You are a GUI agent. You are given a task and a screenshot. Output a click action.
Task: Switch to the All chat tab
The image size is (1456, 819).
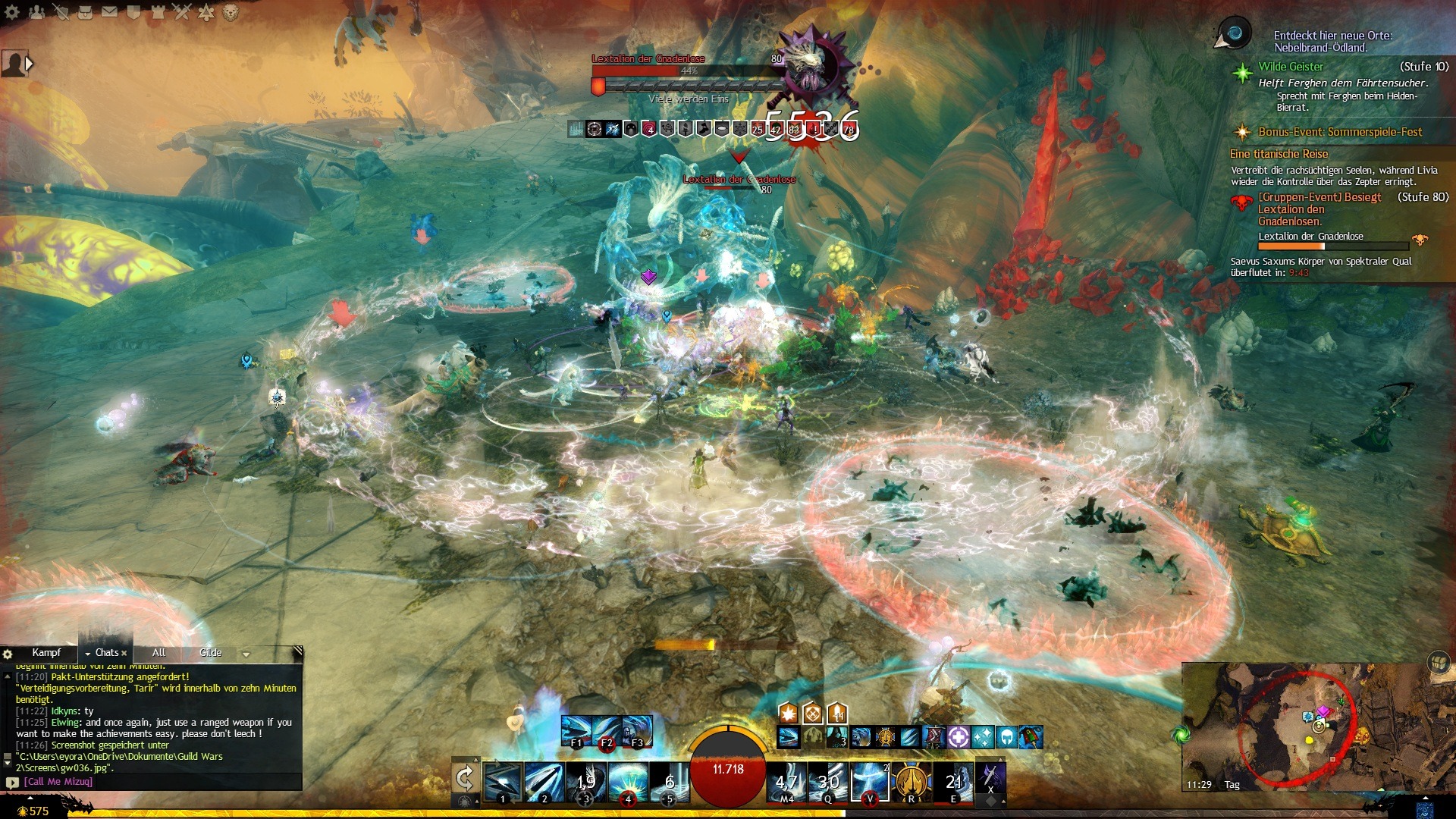click(x=158, y=653)
